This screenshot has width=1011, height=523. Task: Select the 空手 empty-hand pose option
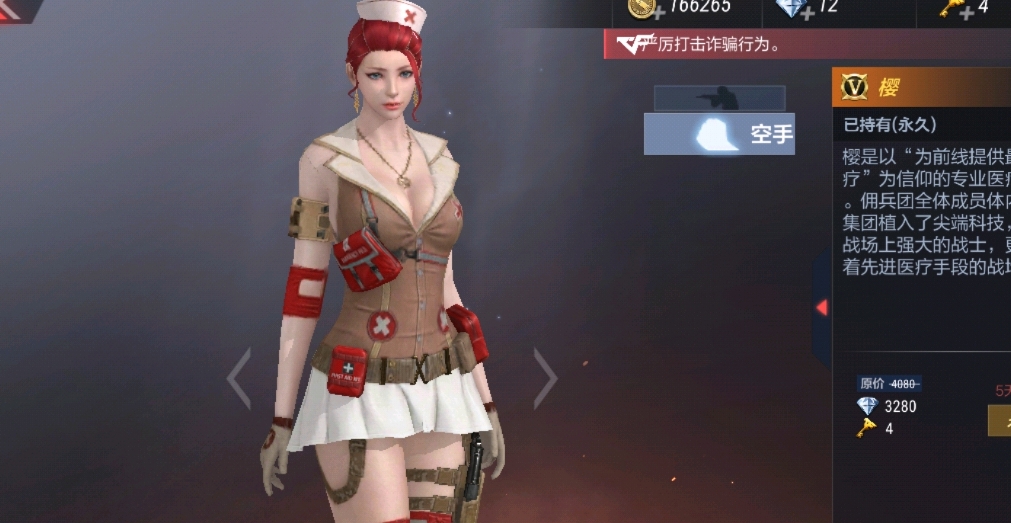click(x=719, y=134)
